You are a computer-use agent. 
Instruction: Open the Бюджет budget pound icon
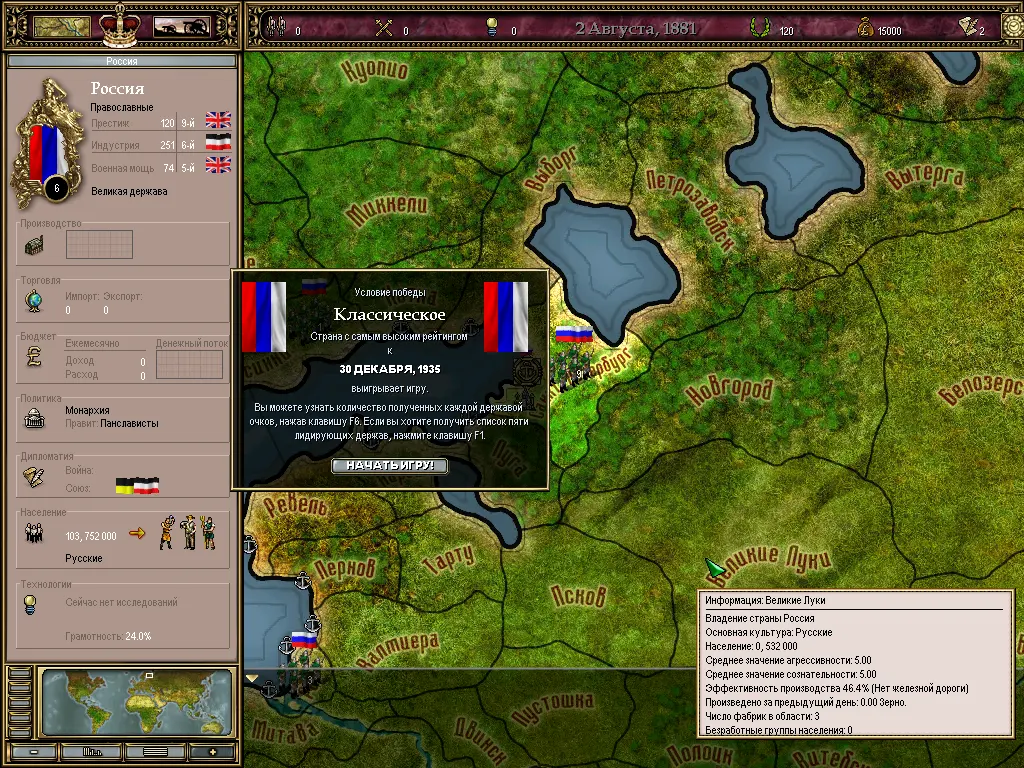click(x=34, y=357)
